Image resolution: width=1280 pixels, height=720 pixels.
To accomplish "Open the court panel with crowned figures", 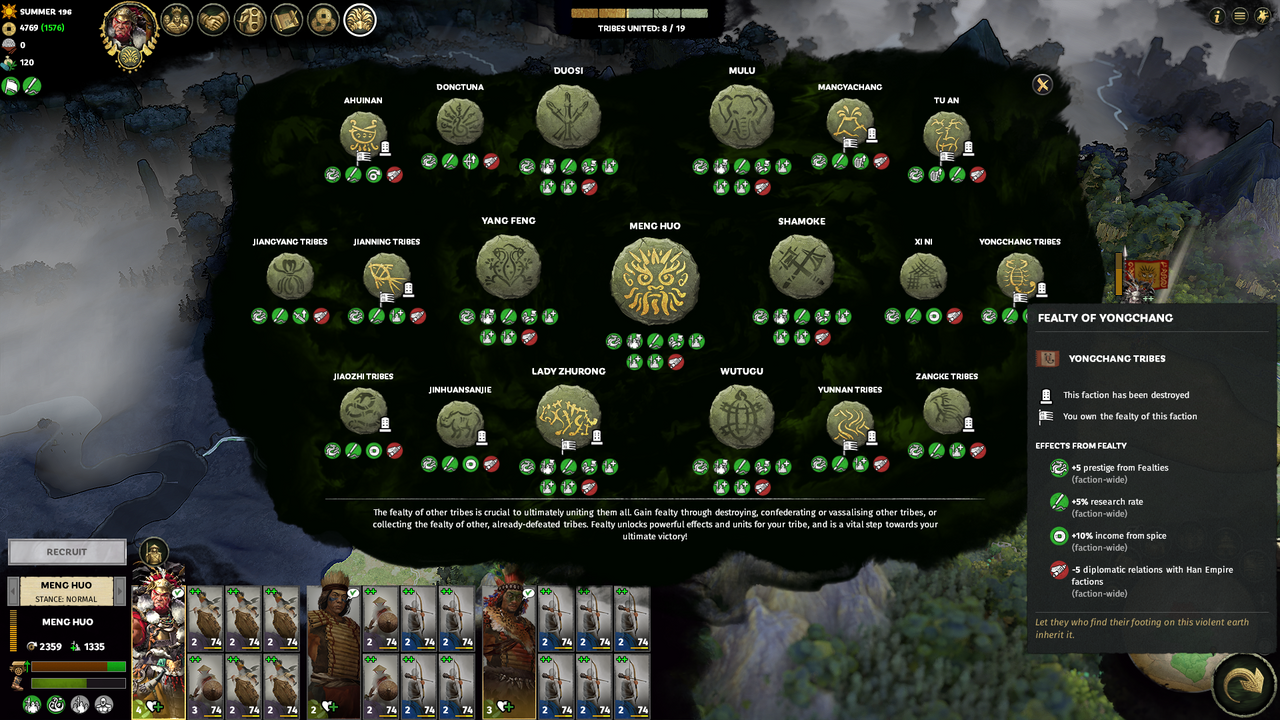I will tap(176, 20).
